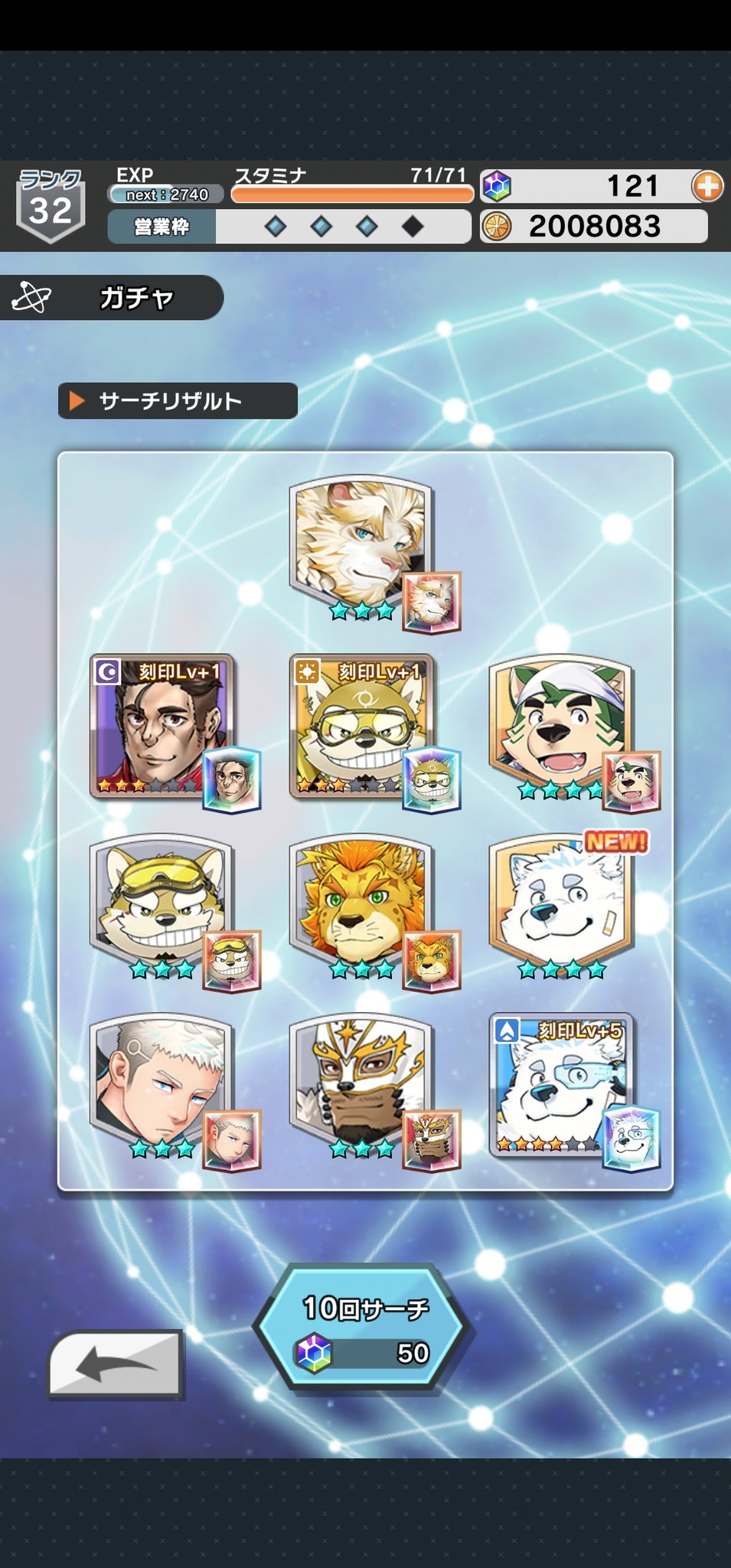Open the white bear 刻印Lv+5 card
Viewport: 731px width, 1568px height.
pos(561,1081)
